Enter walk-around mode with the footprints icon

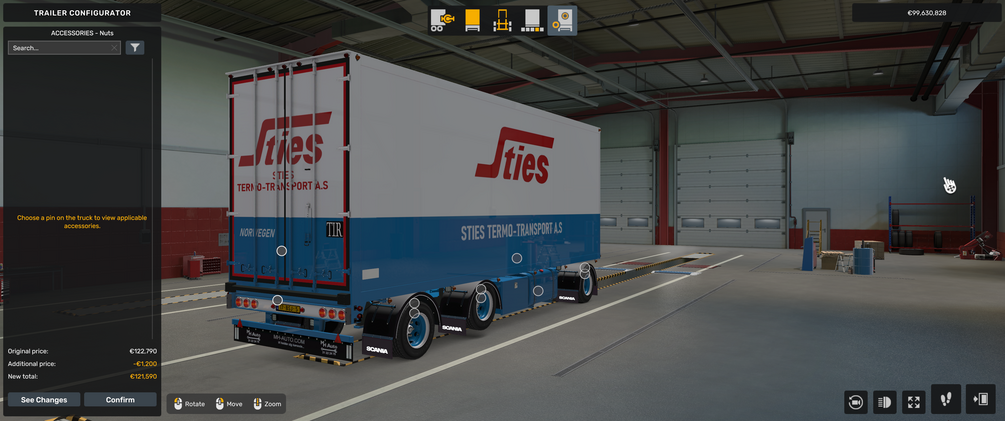pos(946,399)
